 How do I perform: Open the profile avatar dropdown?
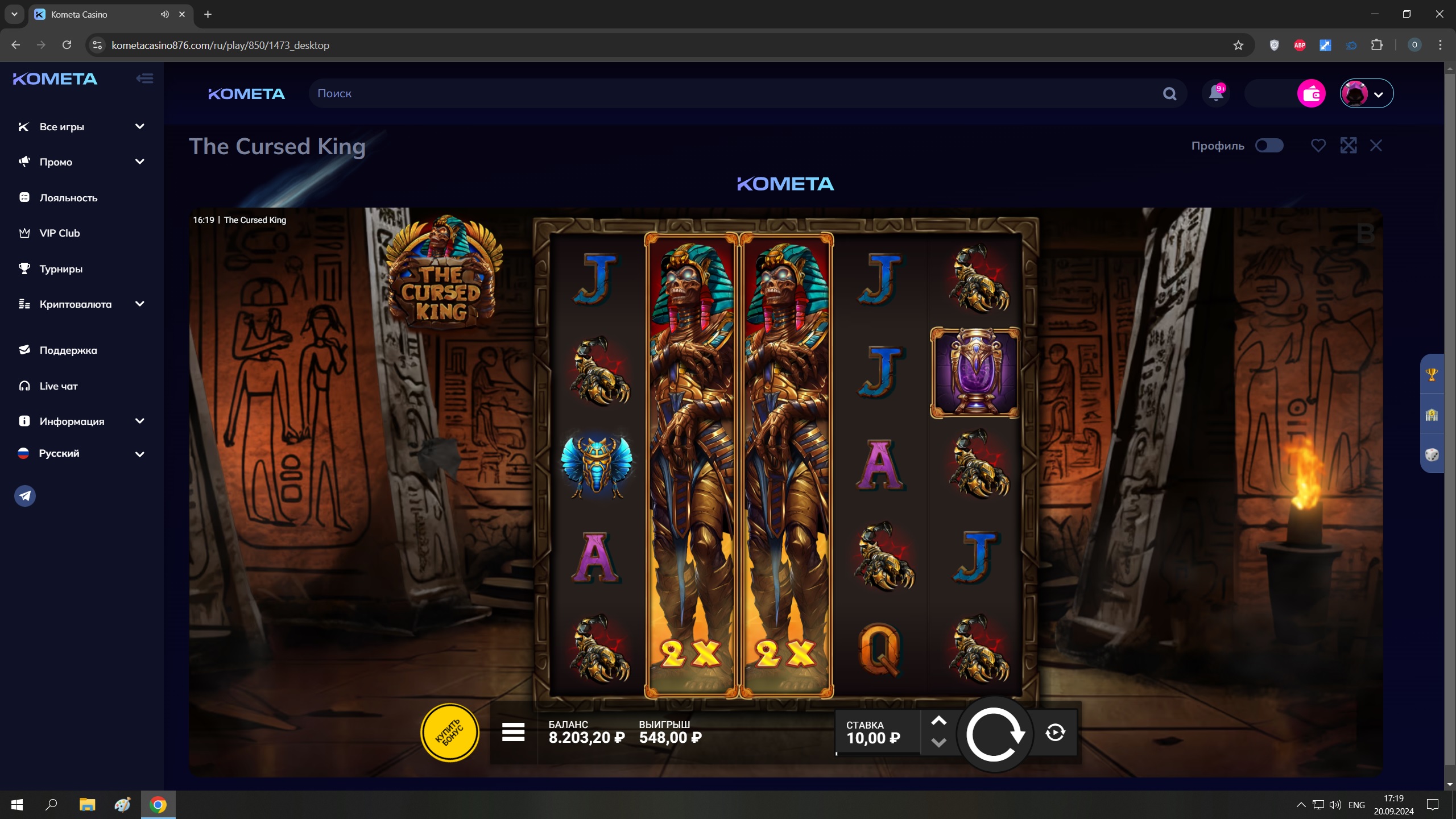(1366, 93)
